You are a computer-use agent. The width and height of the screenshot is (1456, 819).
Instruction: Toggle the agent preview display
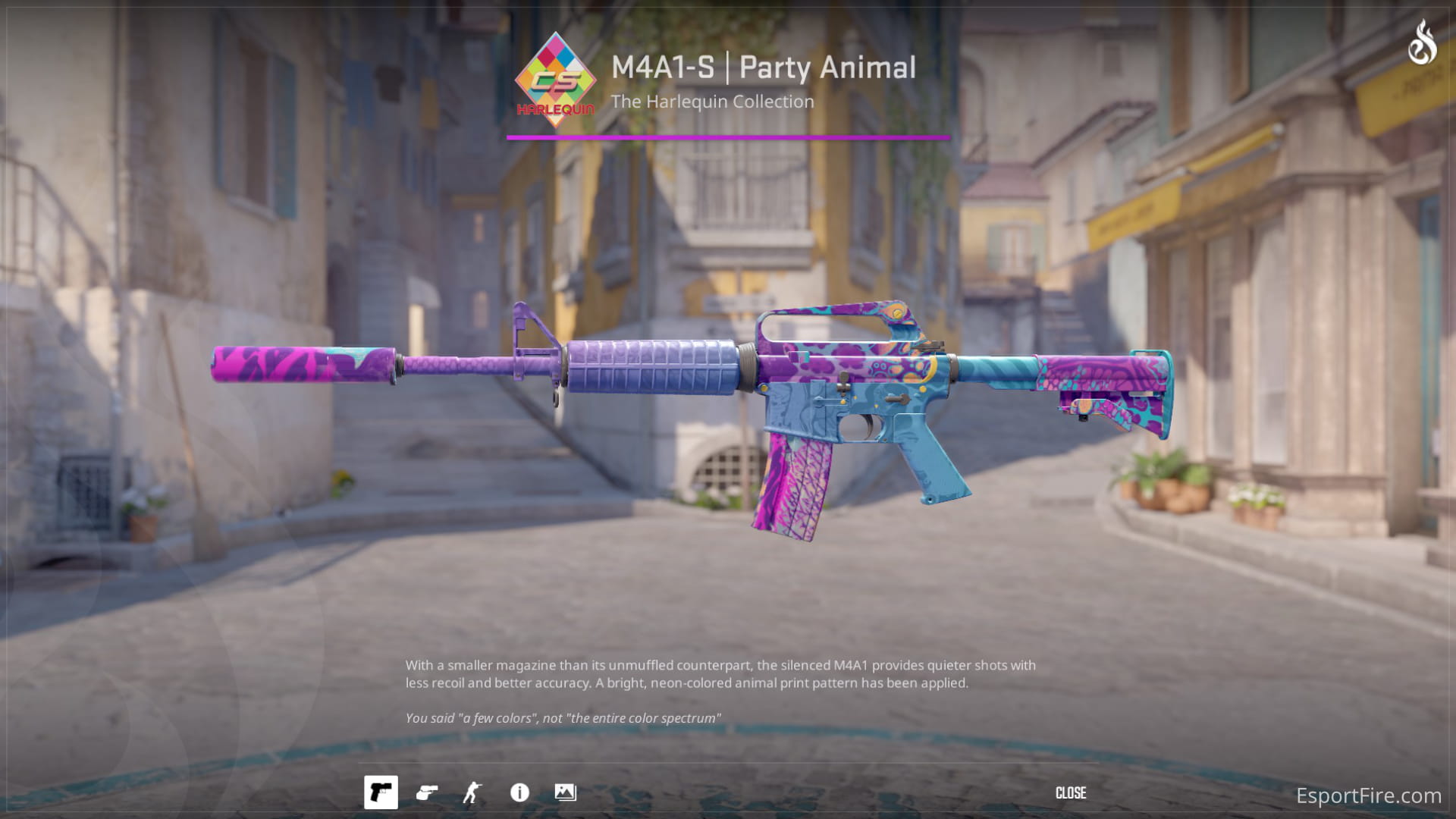coord(471,792)
